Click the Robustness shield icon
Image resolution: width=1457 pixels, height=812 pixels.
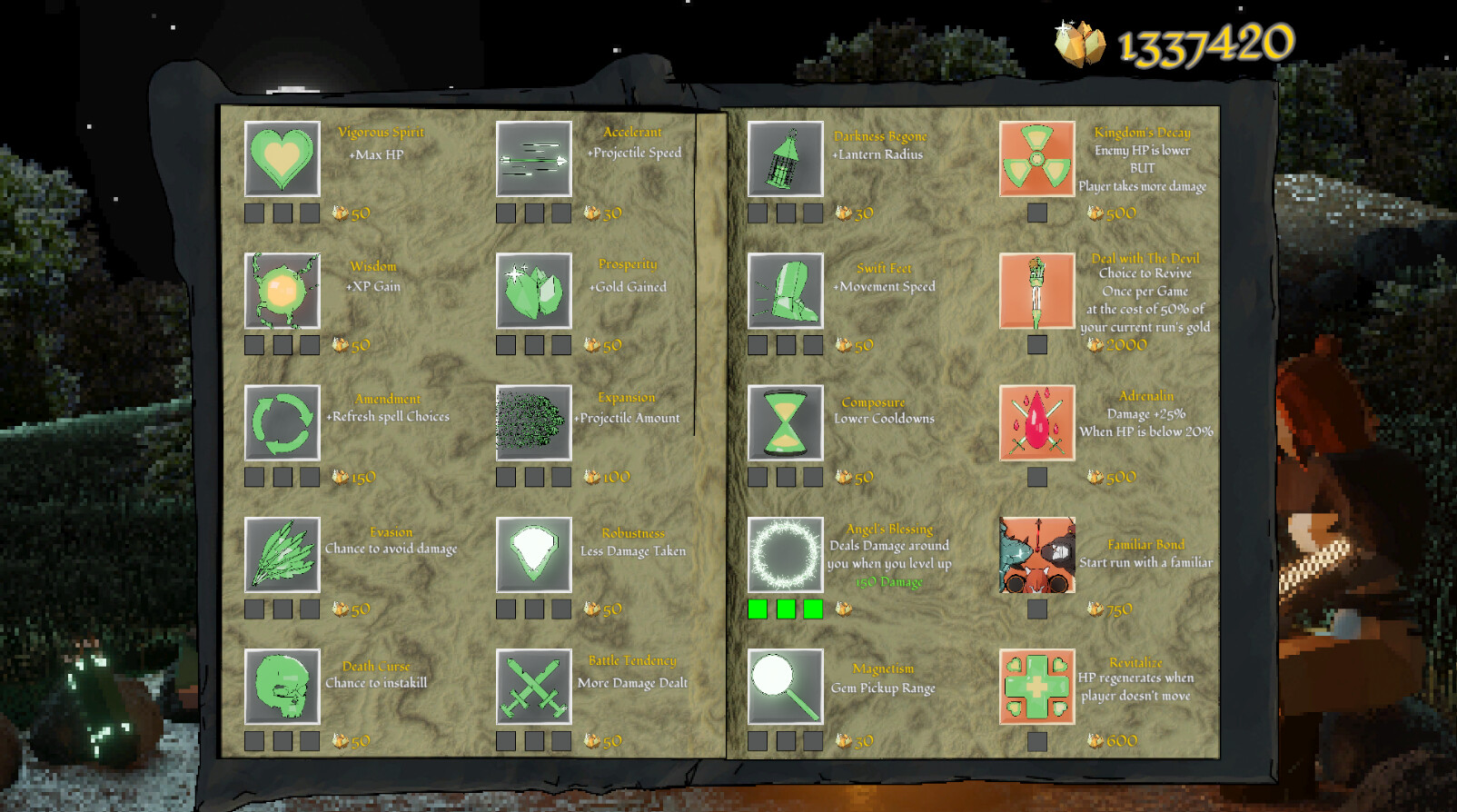[x=533, y=557]
